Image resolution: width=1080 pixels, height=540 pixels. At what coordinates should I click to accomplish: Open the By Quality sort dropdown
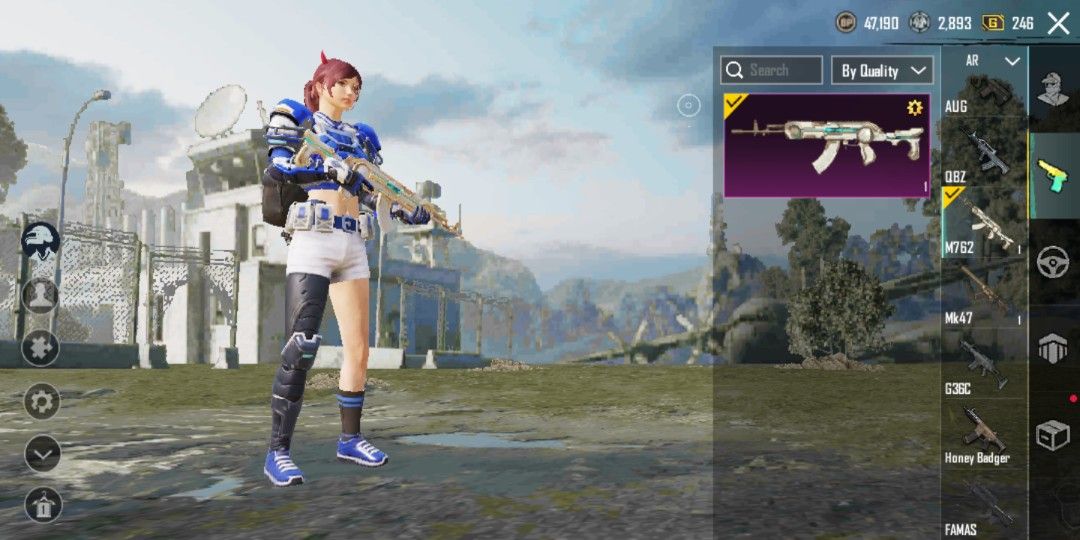tap(882, 70)
